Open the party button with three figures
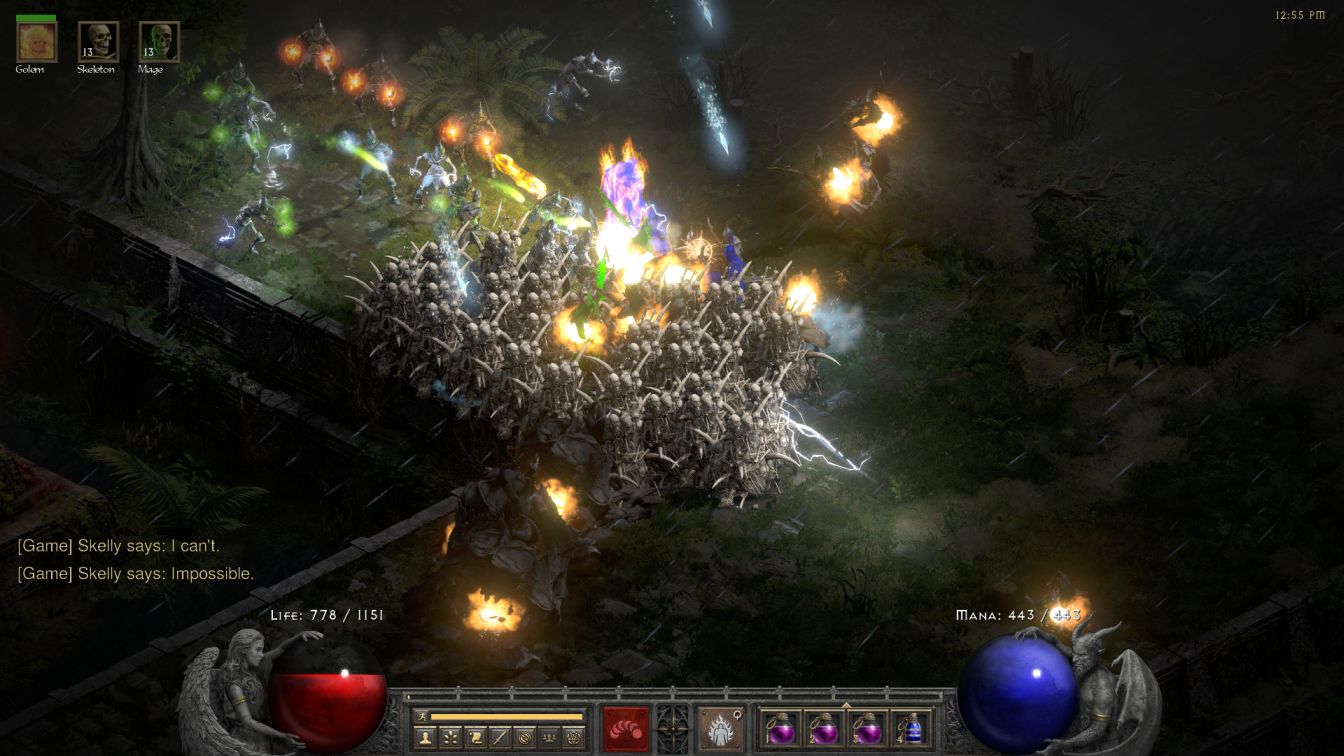This screenshot has height=756, width=1344. (548, 737)
